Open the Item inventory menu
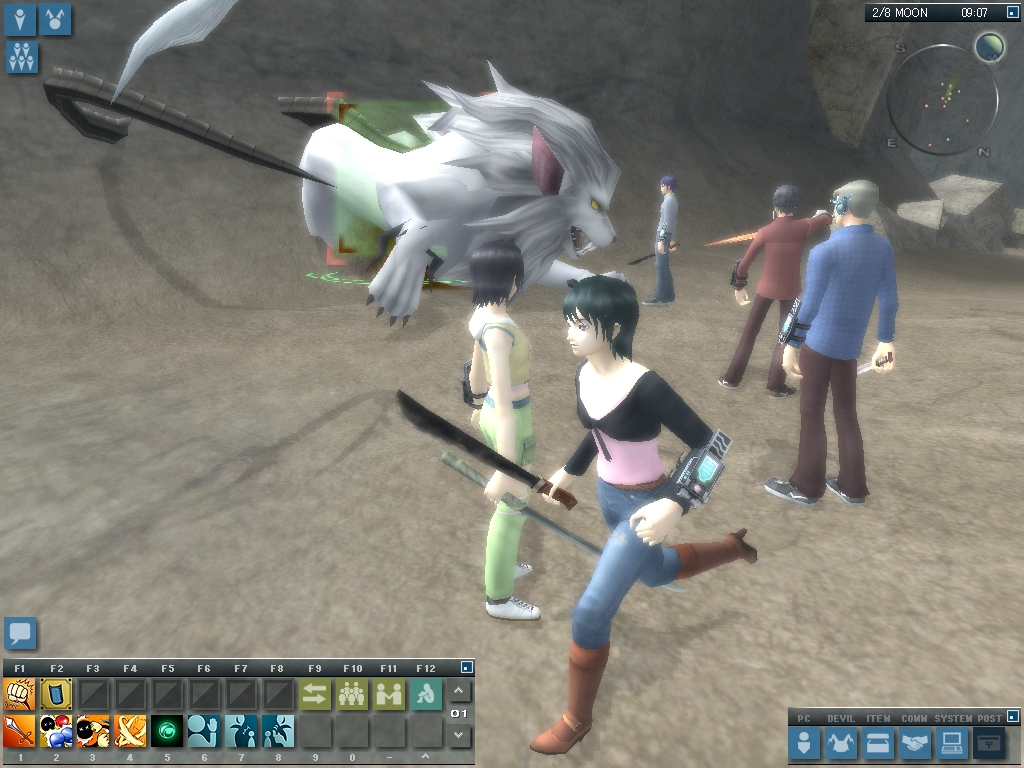Screen dimensions: 1024x768 pos(878,743)
